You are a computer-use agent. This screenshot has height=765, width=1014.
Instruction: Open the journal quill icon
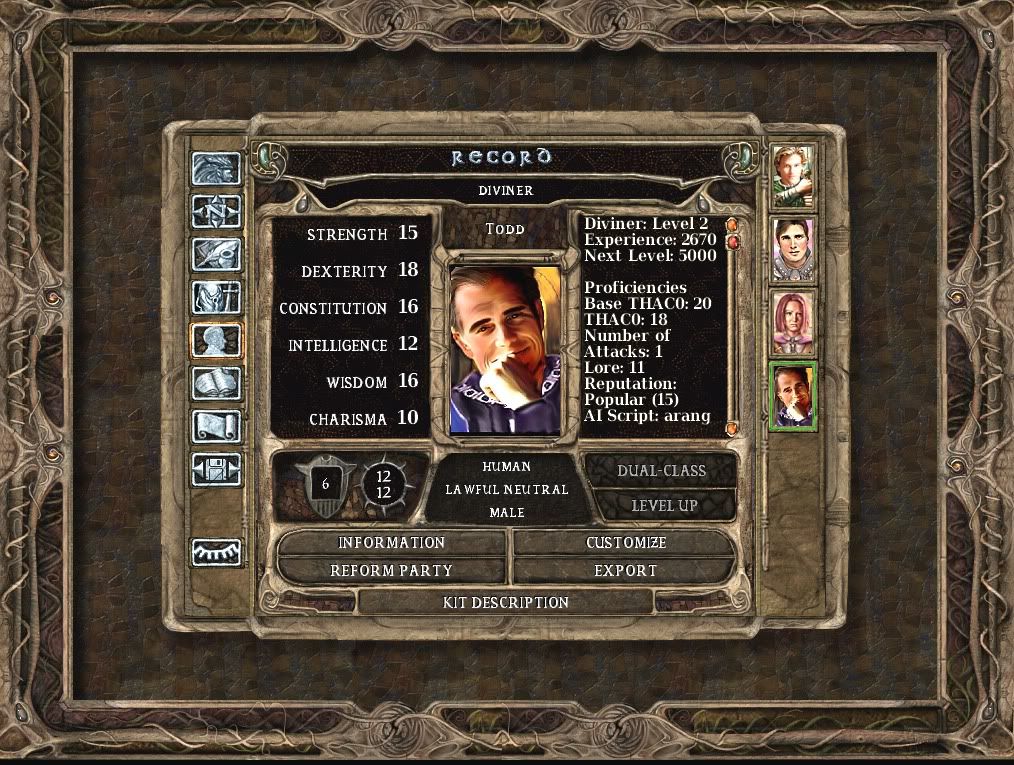[x=216, y=254]
